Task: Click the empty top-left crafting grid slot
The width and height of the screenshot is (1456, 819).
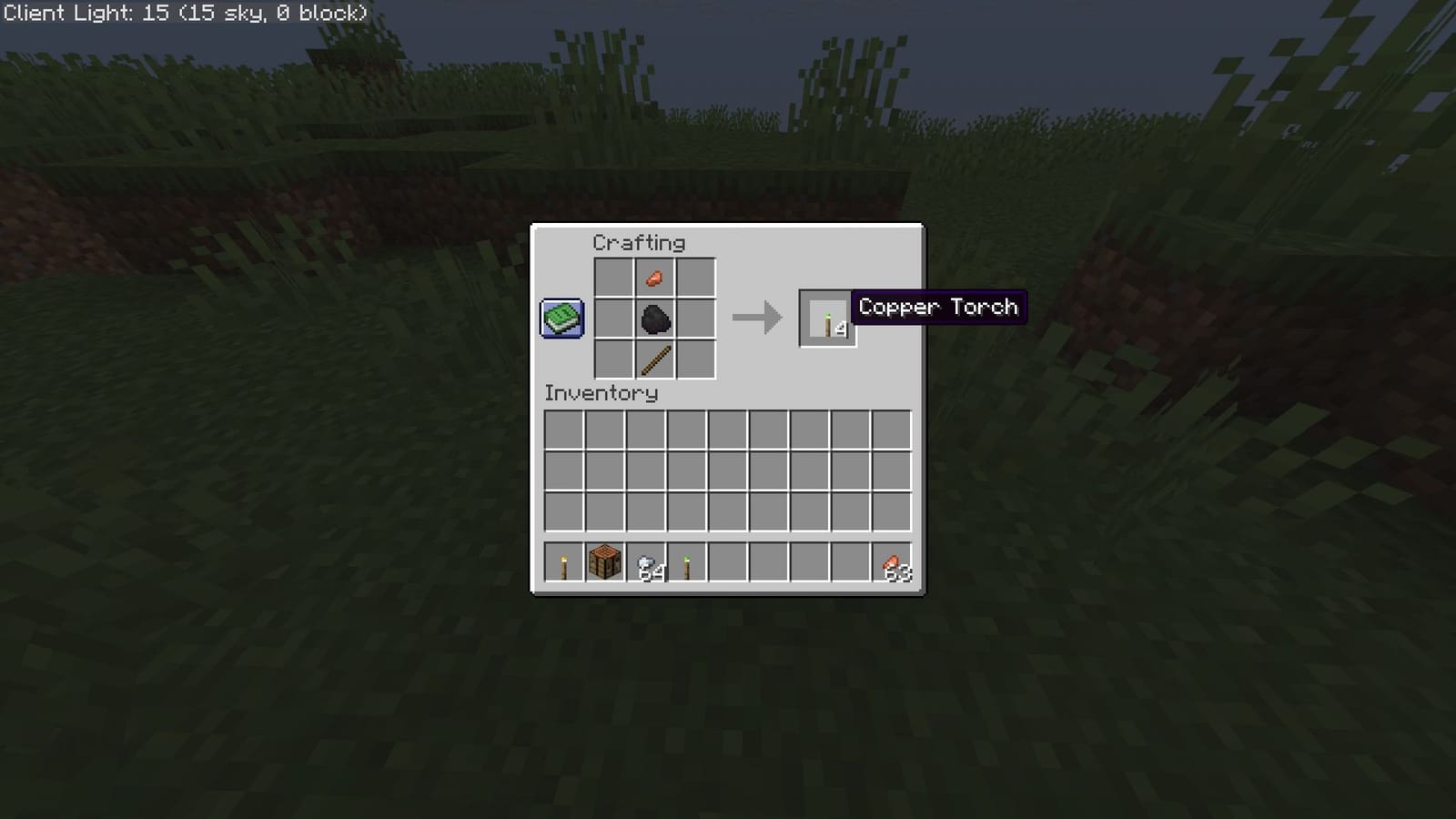Action: coord(613,278)
